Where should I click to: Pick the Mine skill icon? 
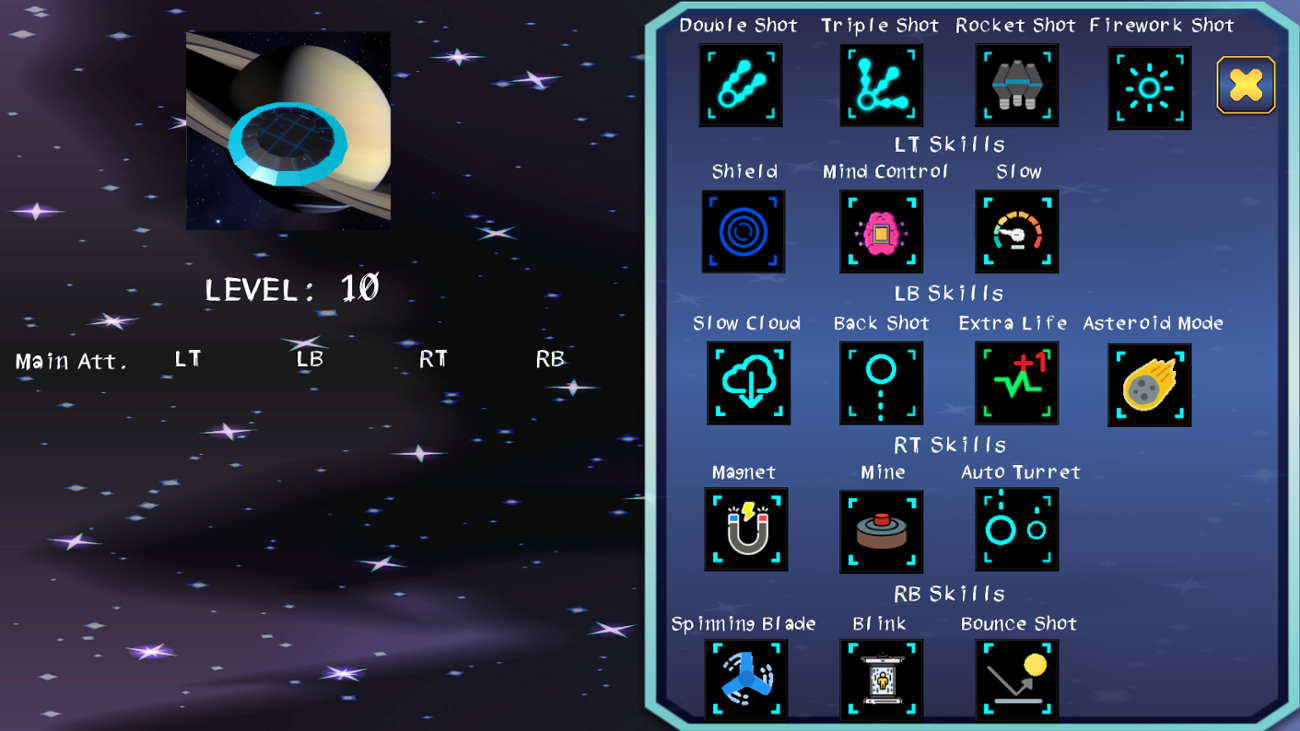(881, 529)
